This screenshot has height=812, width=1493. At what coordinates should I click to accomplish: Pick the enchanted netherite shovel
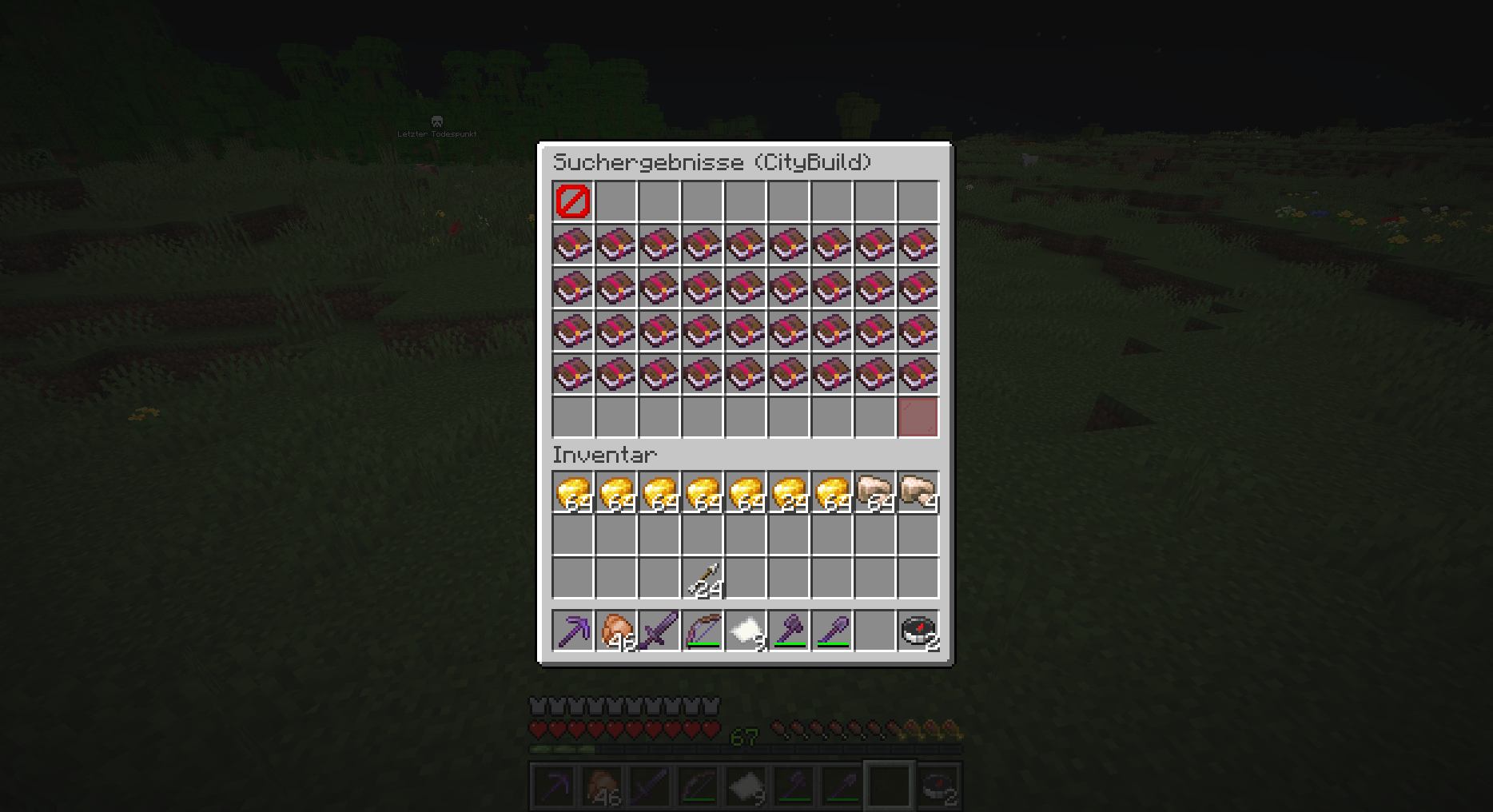[831, 631]
